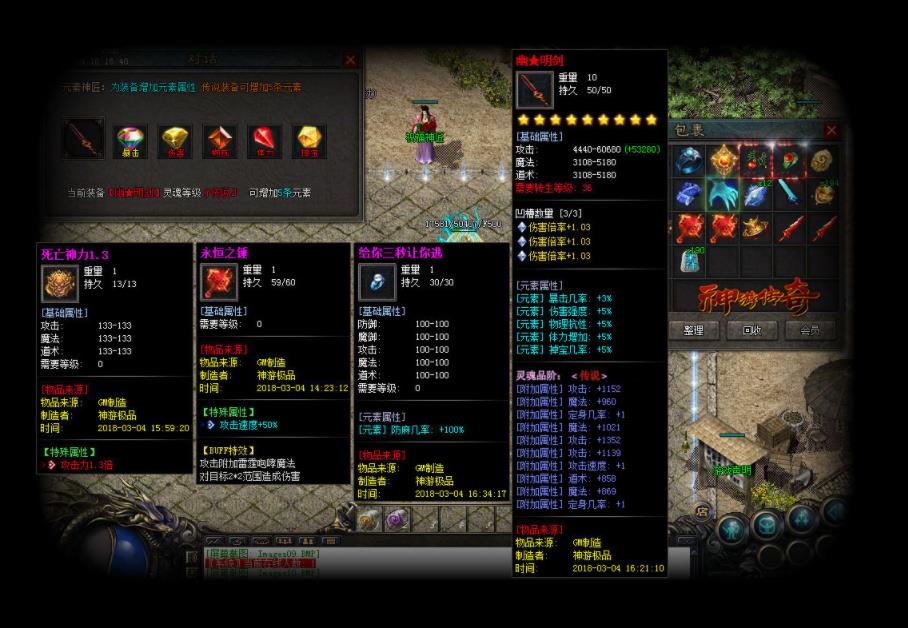Click the chat log box
This screenshot has height=628, width=908.
click(x=262, y=560)
